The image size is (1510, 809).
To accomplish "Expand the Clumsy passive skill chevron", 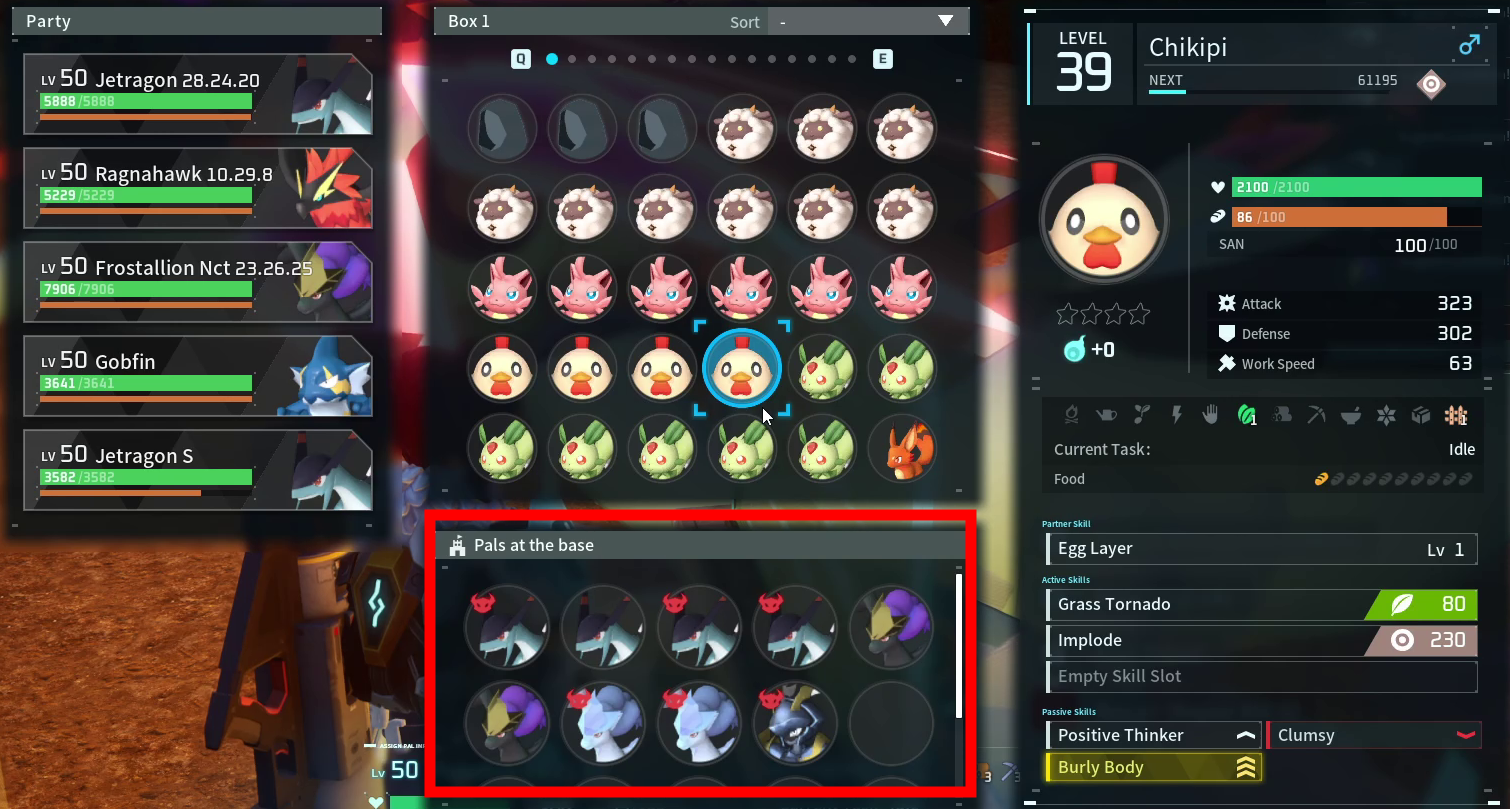I will click(1467, 734).
